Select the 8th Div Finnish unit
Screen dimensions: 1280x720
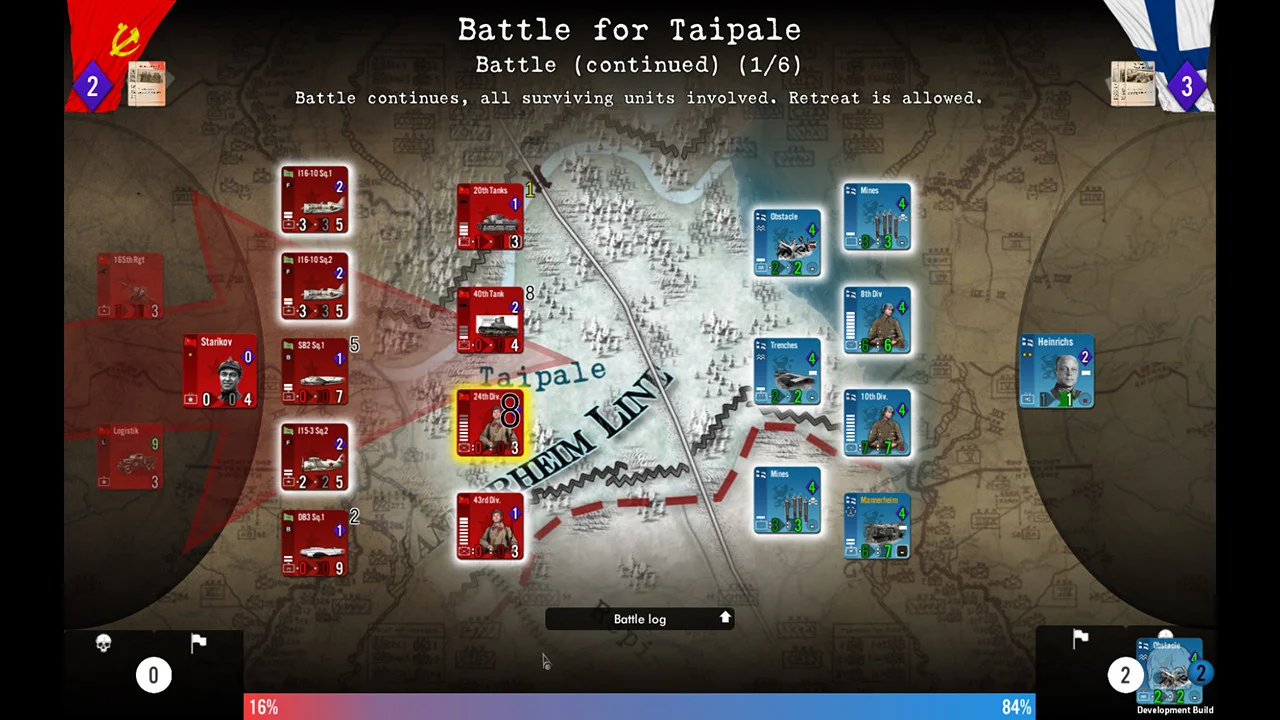[877, 319]
